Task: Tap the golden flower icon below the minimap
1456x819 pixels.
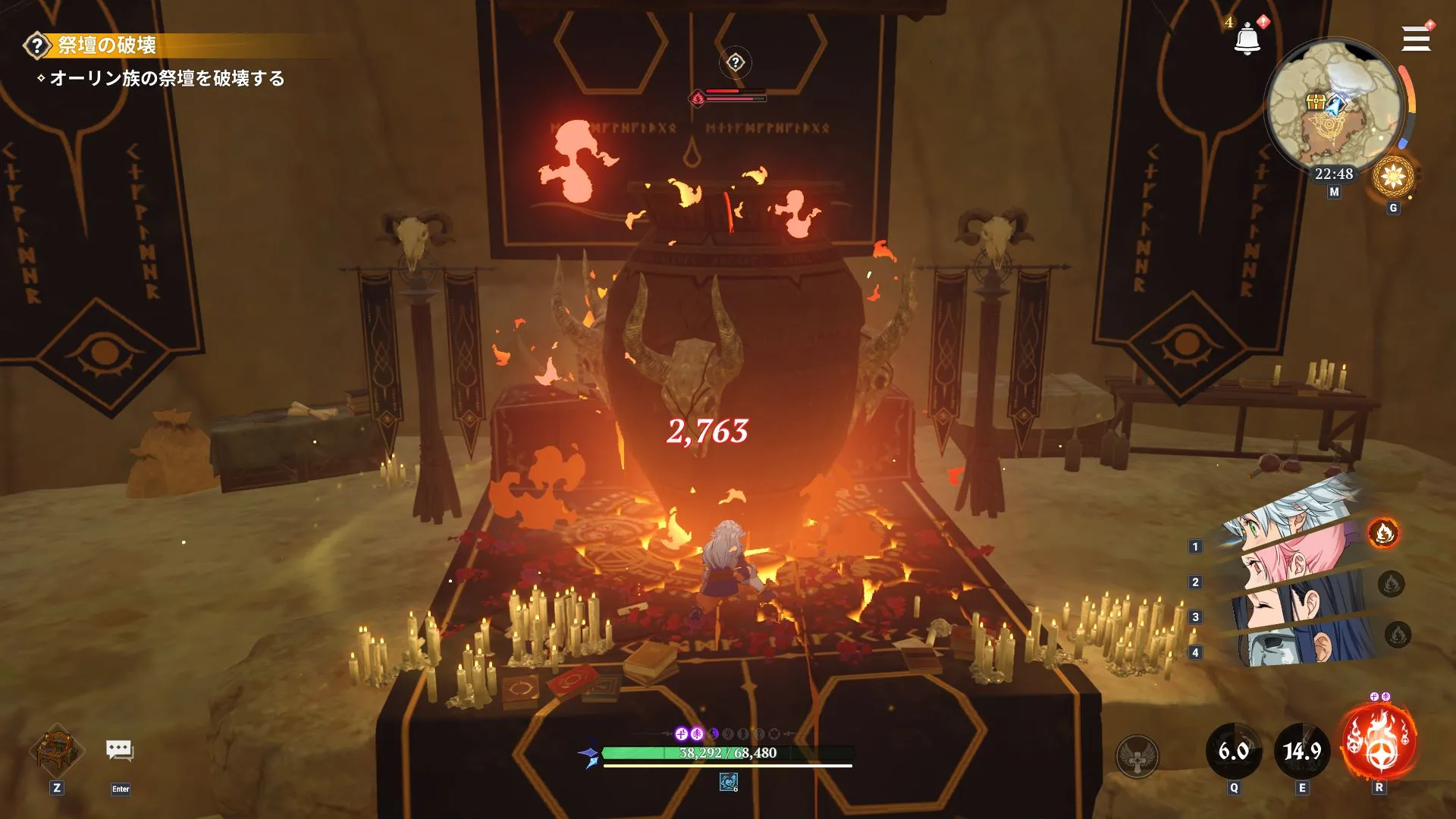Action: pyautogui.click(x=1393, y=177)
